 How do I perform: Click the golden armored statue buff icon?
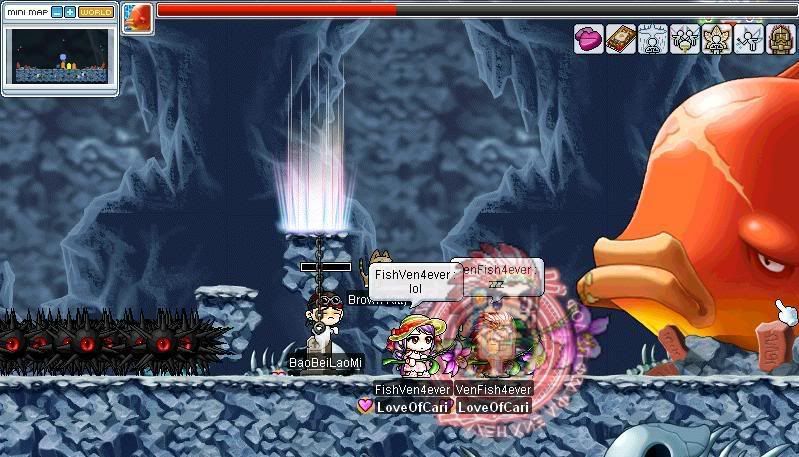pyautogui.click(x=781, y=39)
